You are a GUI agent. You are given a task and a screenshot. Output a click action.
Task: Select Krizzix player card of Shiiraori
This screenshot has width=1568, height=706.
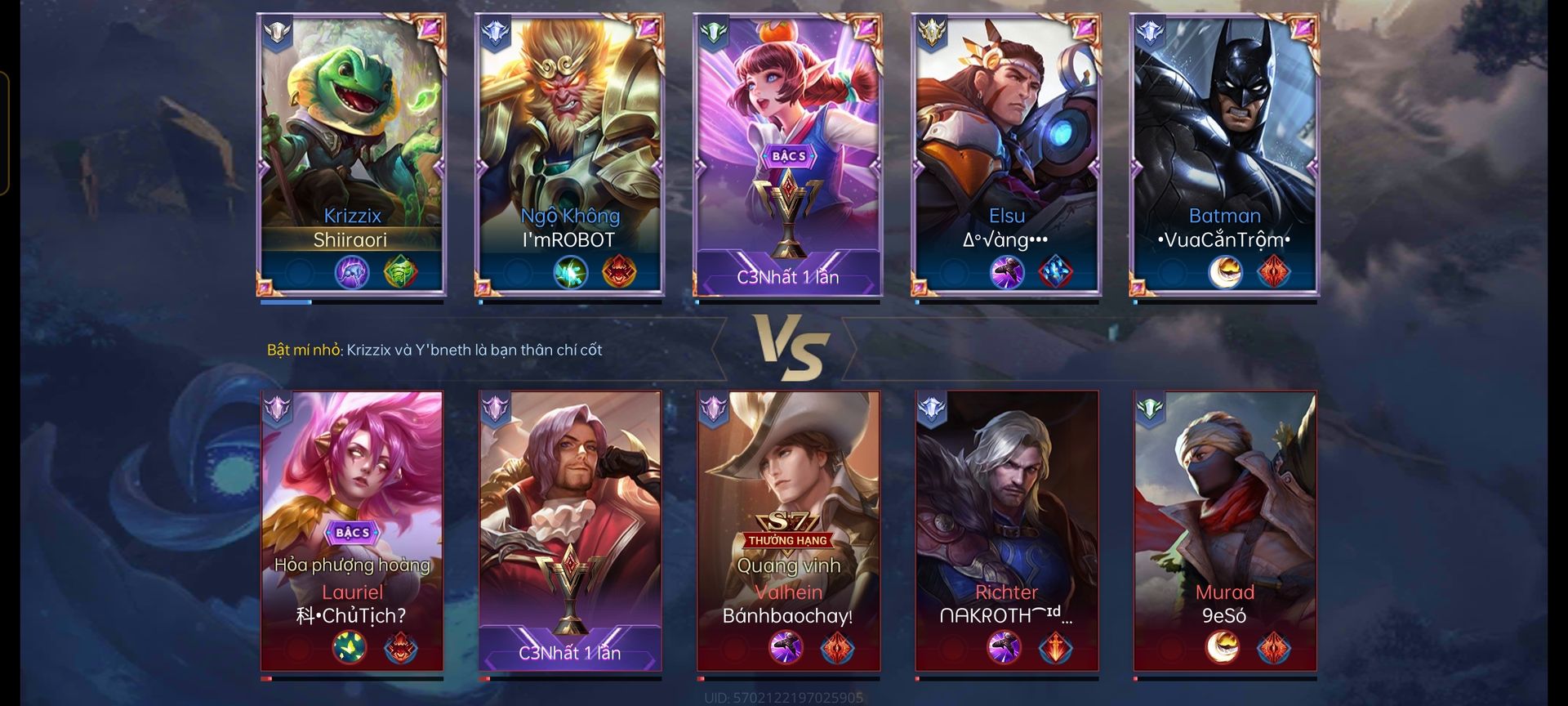coord(352,155)
